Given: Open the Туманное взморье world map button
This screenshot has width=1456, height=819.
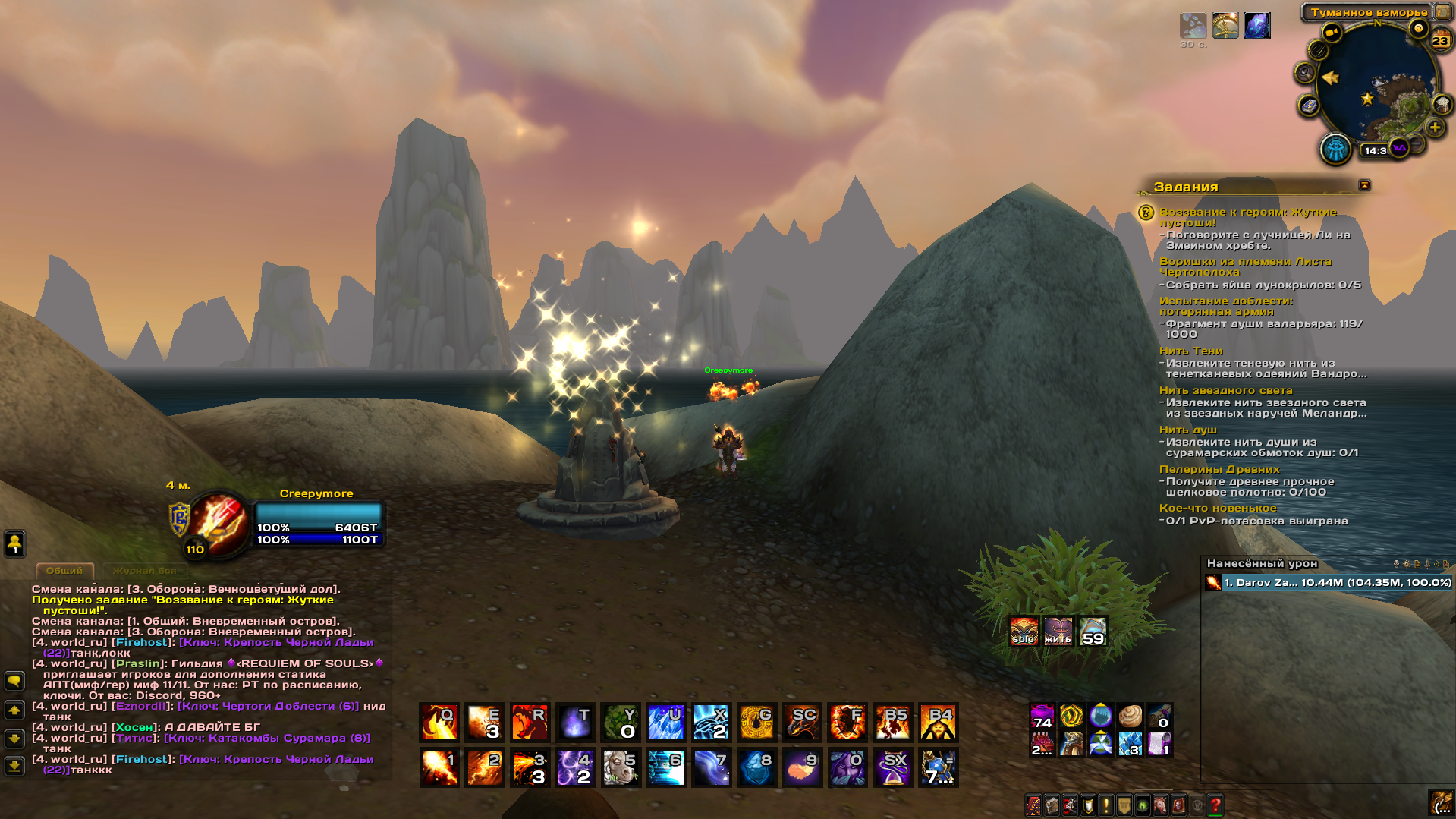Looking at the screenshot, I should 1443,12.
